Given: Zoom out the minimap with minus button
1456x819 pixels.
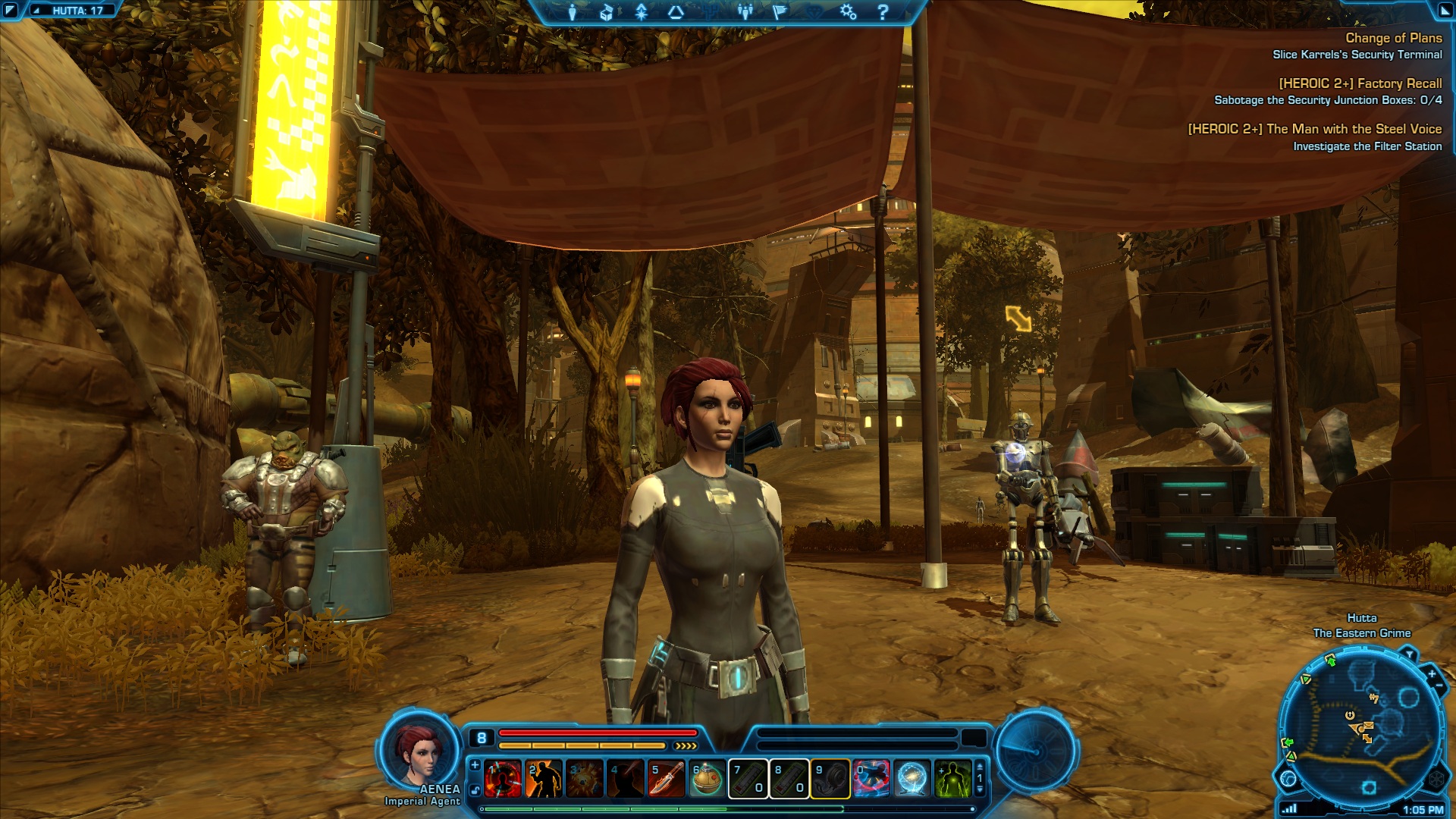Looking at the screenshot, I should [x=1439, y=686].
